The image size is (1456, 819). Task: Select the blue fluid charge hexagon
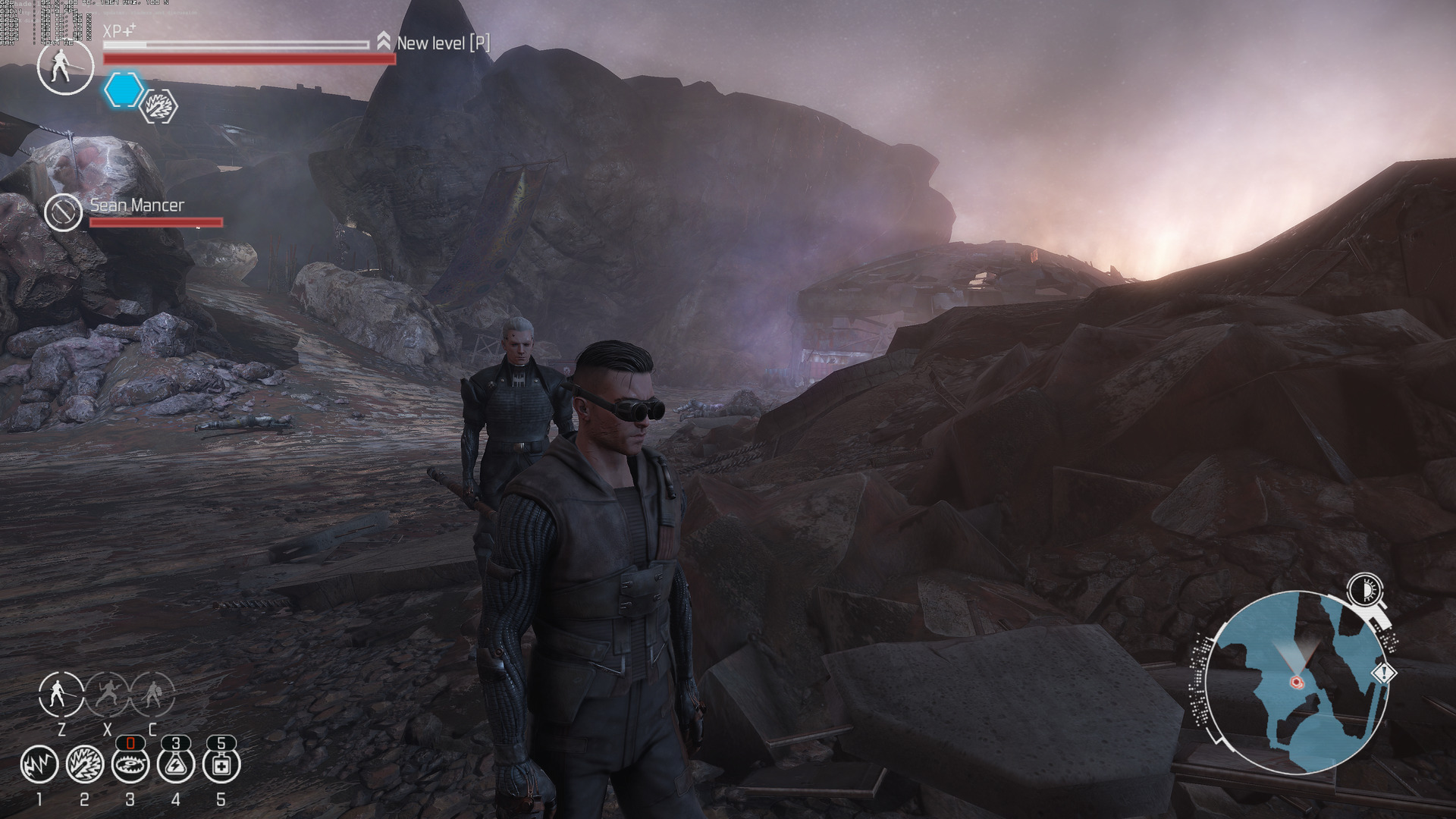coord(123,89)
